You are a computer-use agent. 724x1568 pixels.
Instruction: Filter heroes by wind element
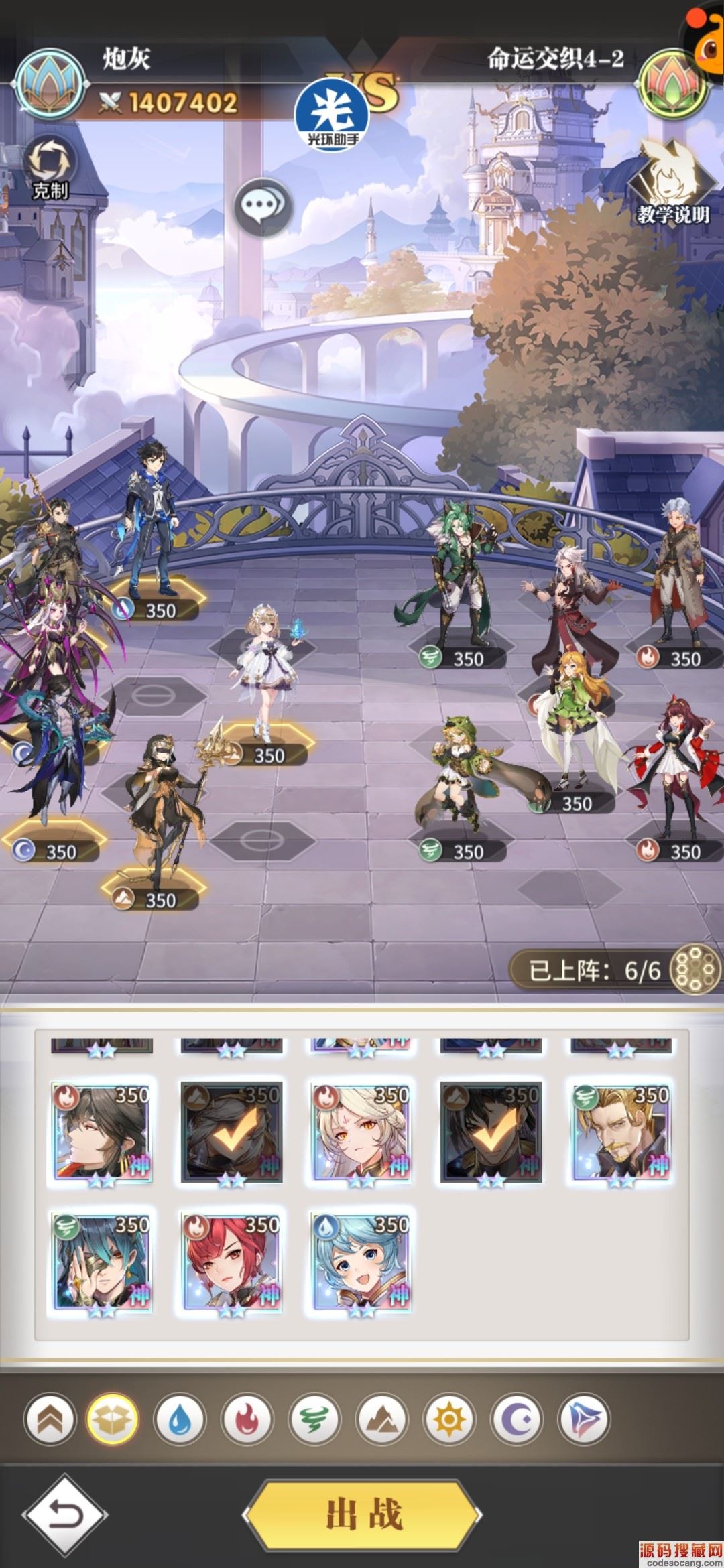[x=314, y=1419]
